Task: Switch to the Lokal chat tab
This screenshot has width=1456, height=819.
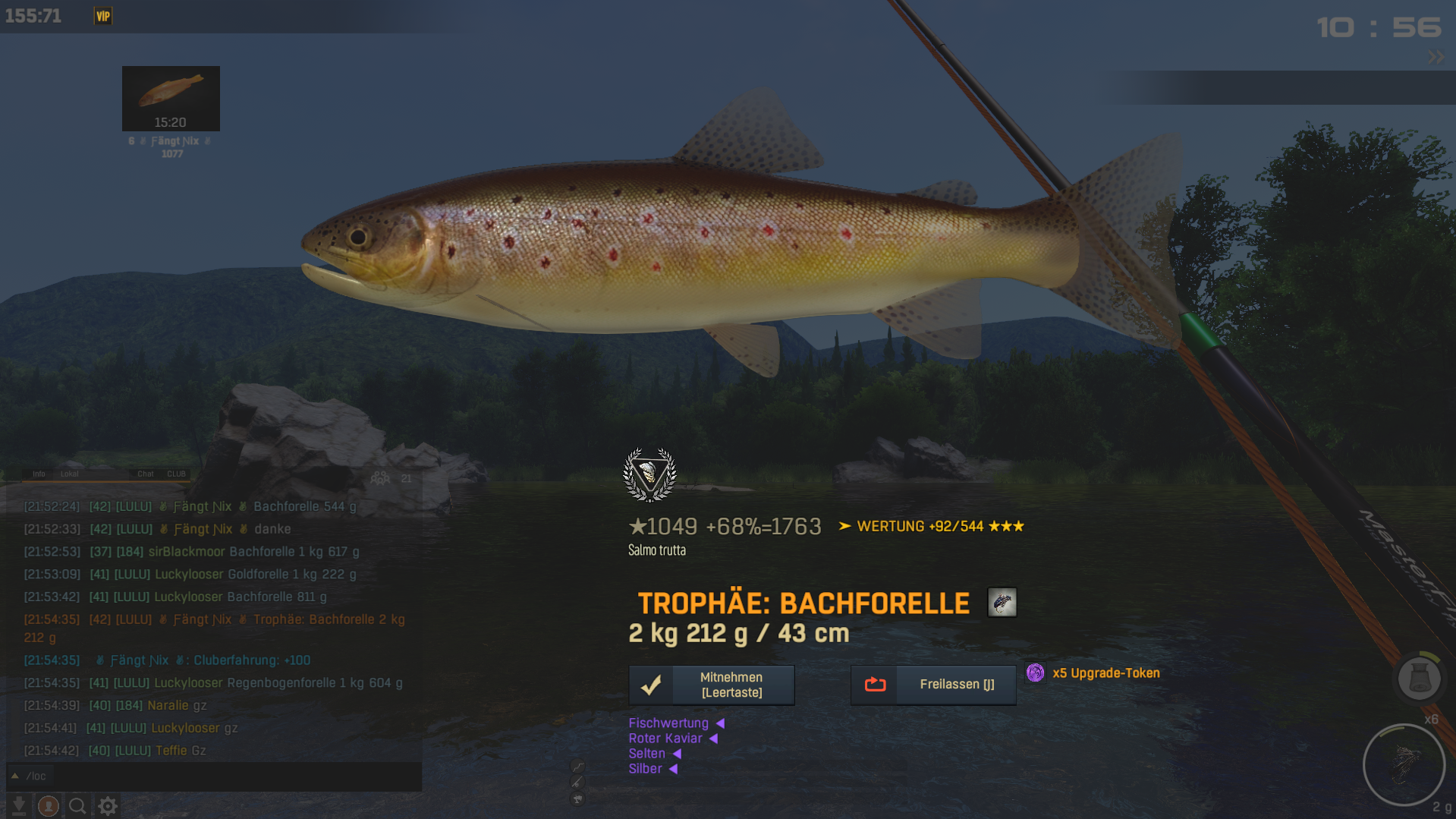Action: (x=69, y=474)
